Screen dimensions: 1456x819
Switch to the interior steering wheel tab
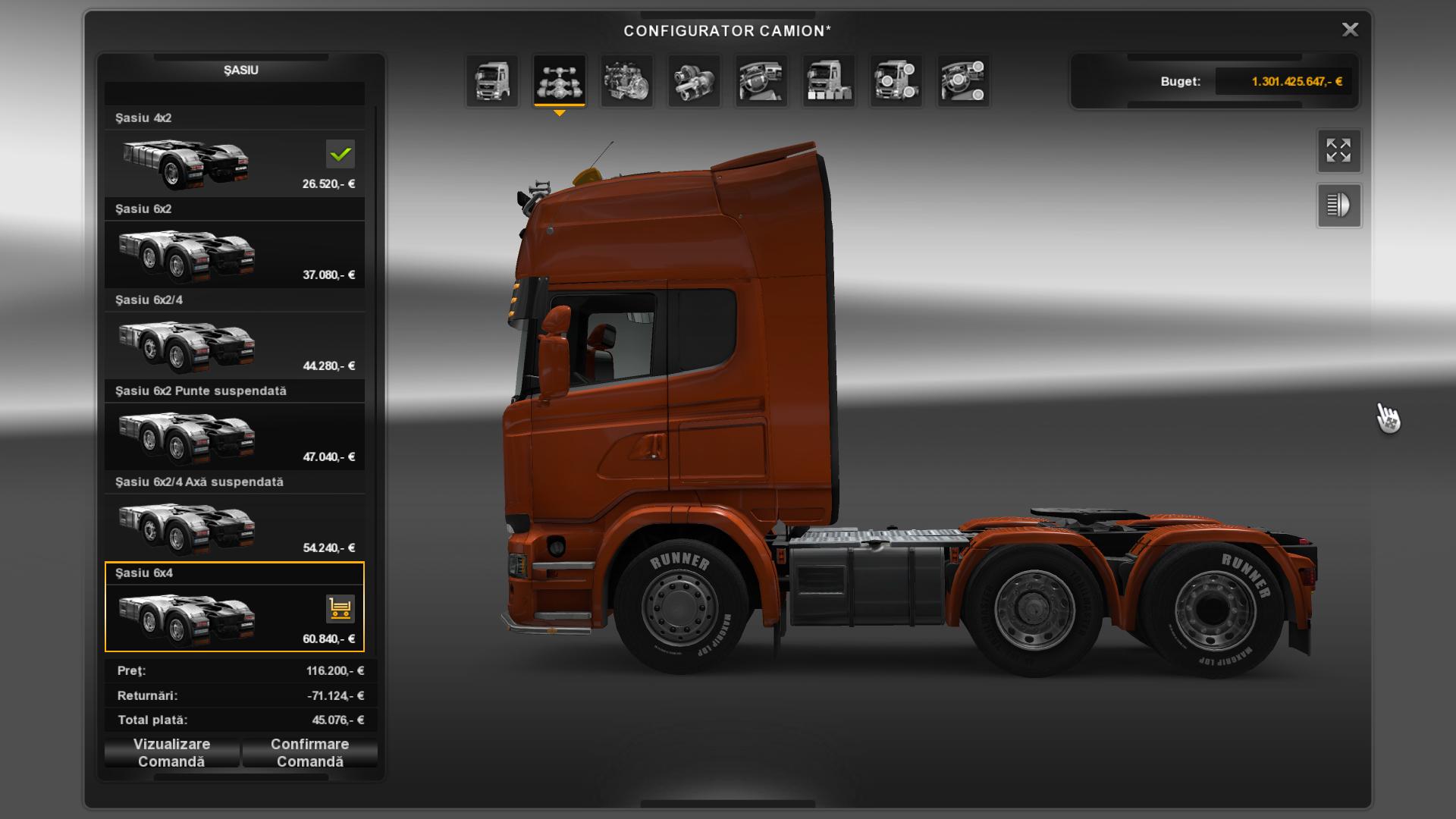point(761,81)
